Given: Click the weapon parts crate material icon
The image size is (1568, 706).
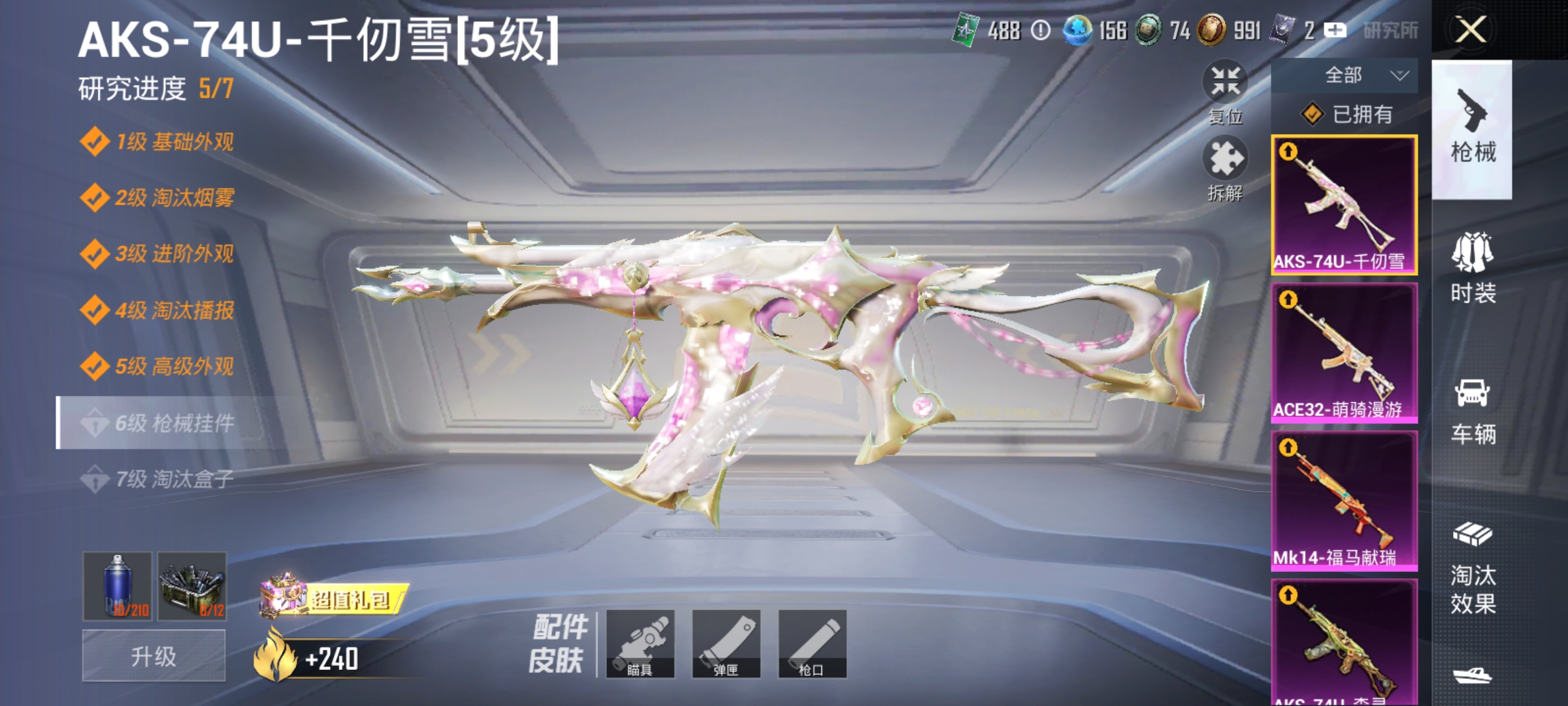Looking at the screenshot, I should 191,583.
